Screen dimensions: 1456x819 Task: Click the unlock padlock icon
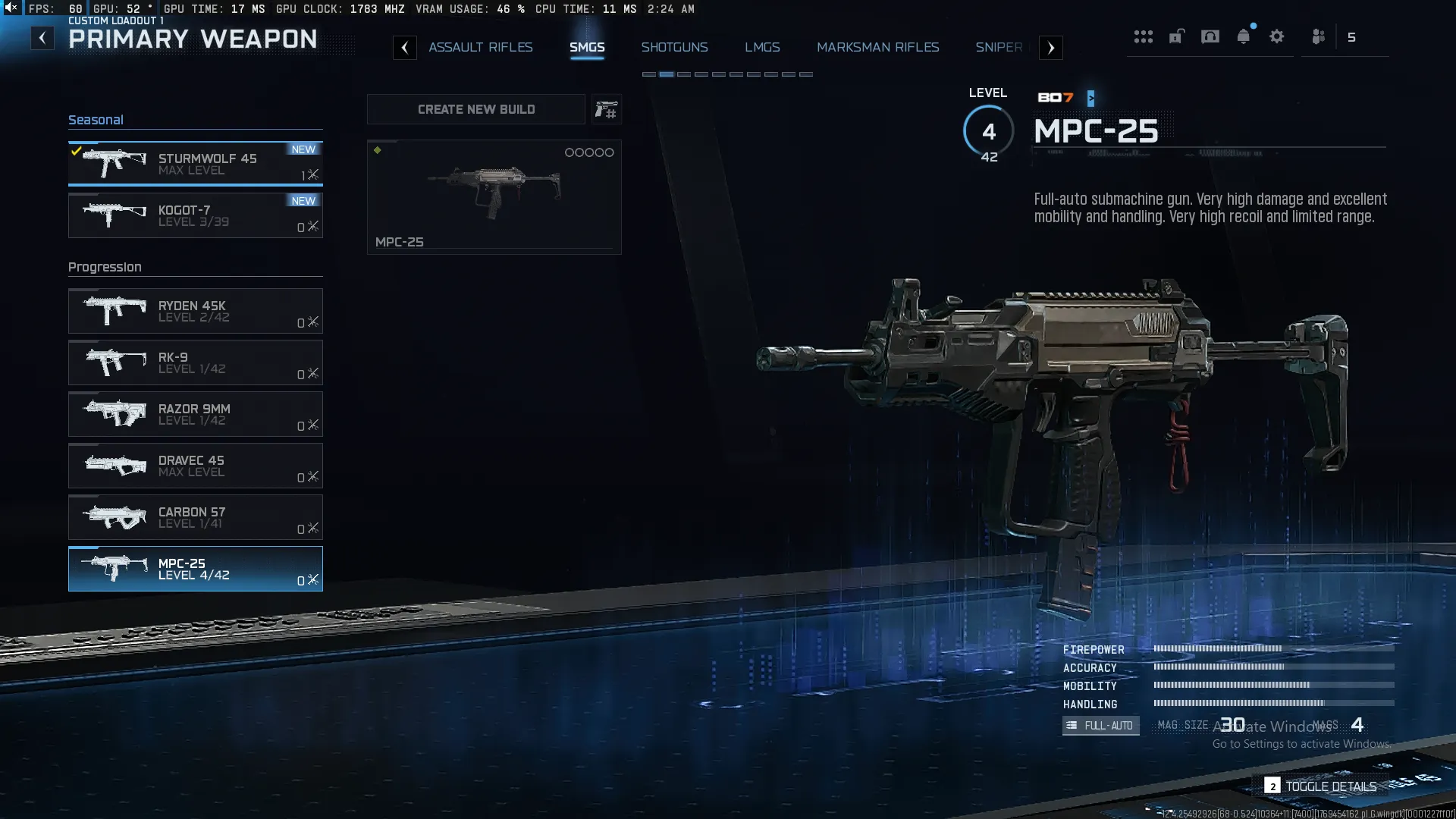click(1176, 36)
